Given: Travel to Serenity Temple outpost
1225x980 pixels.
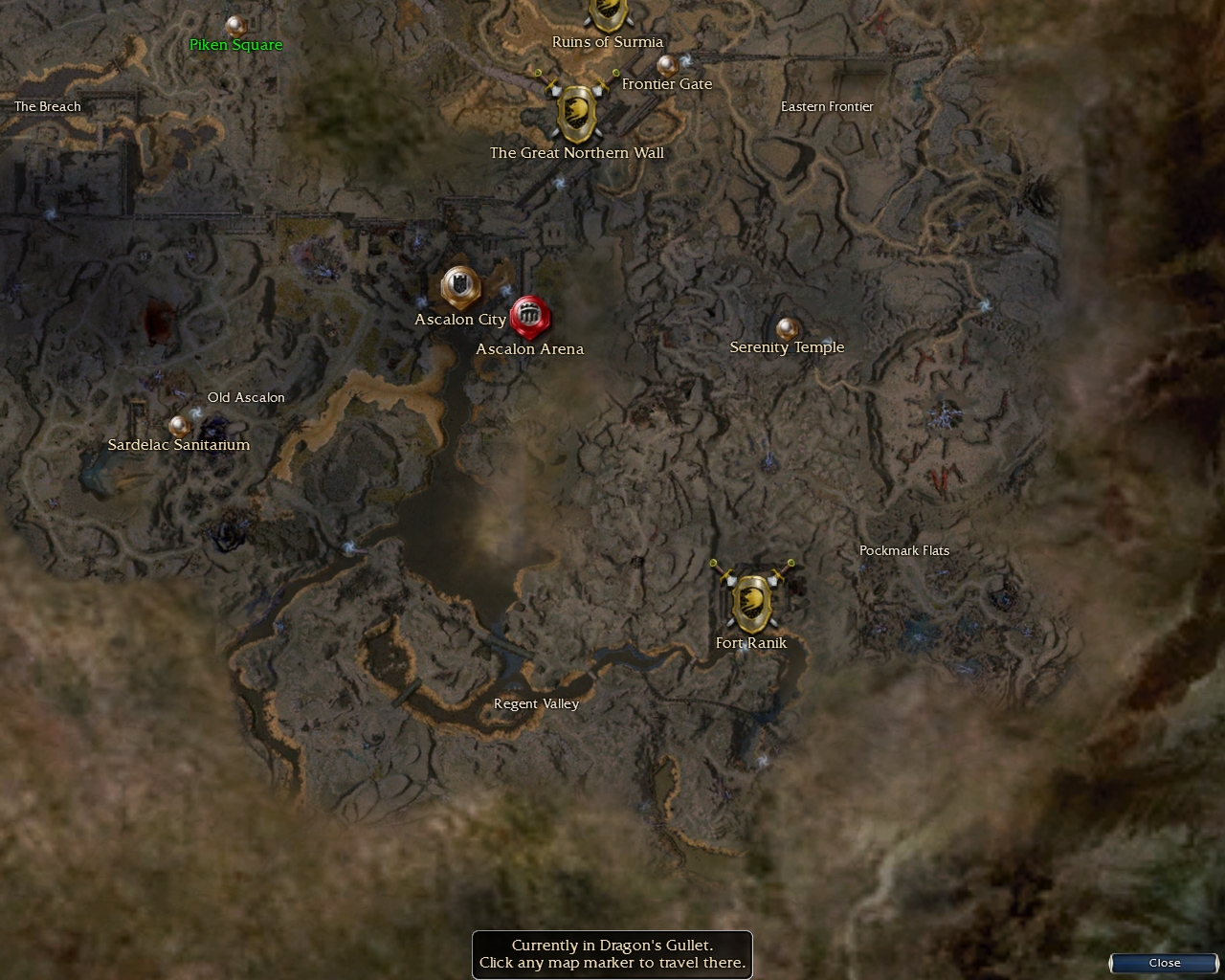Looking at the screenshot, I should (788, 330).
